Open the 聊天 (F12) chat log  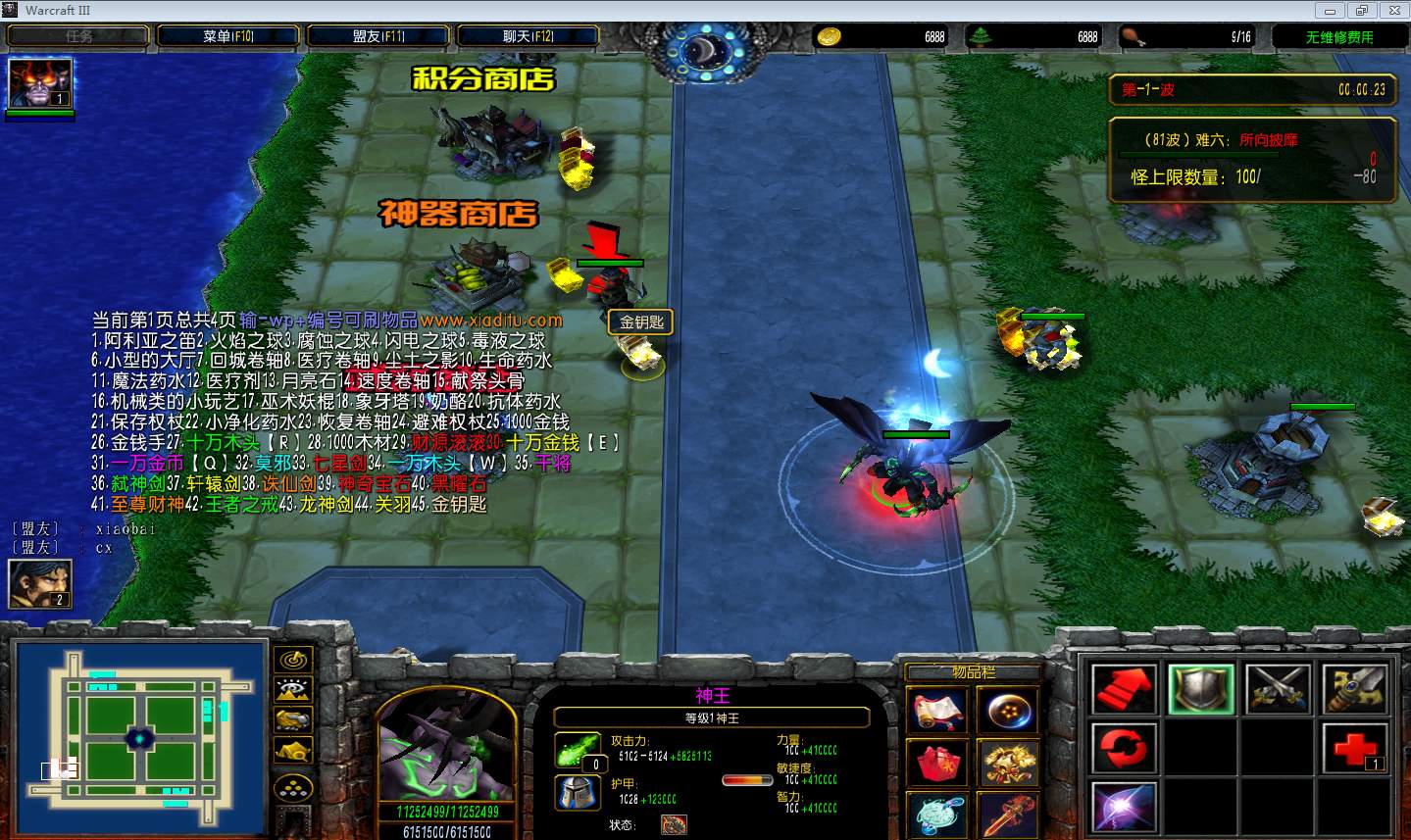click(x=529, y=36)
